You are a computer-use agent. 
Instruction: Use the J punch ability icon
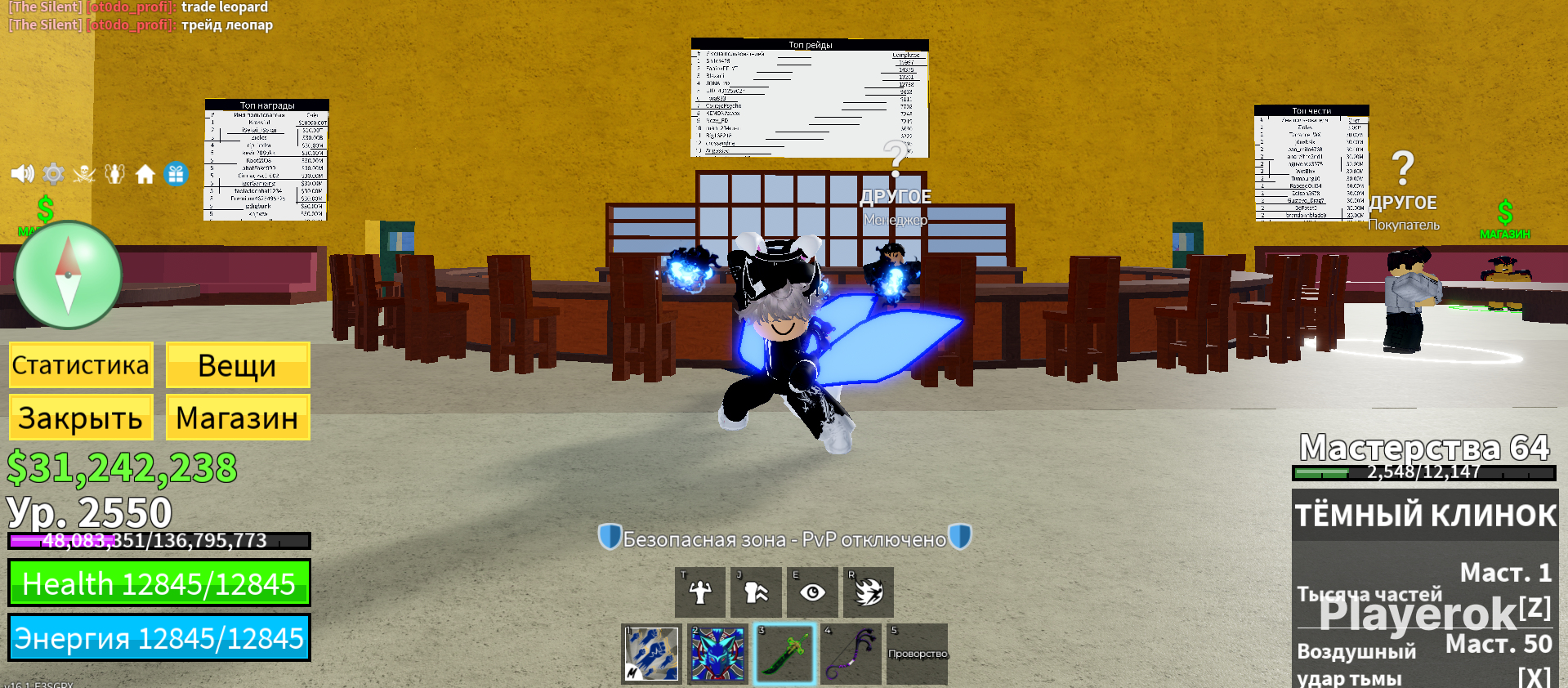[756, 592]
